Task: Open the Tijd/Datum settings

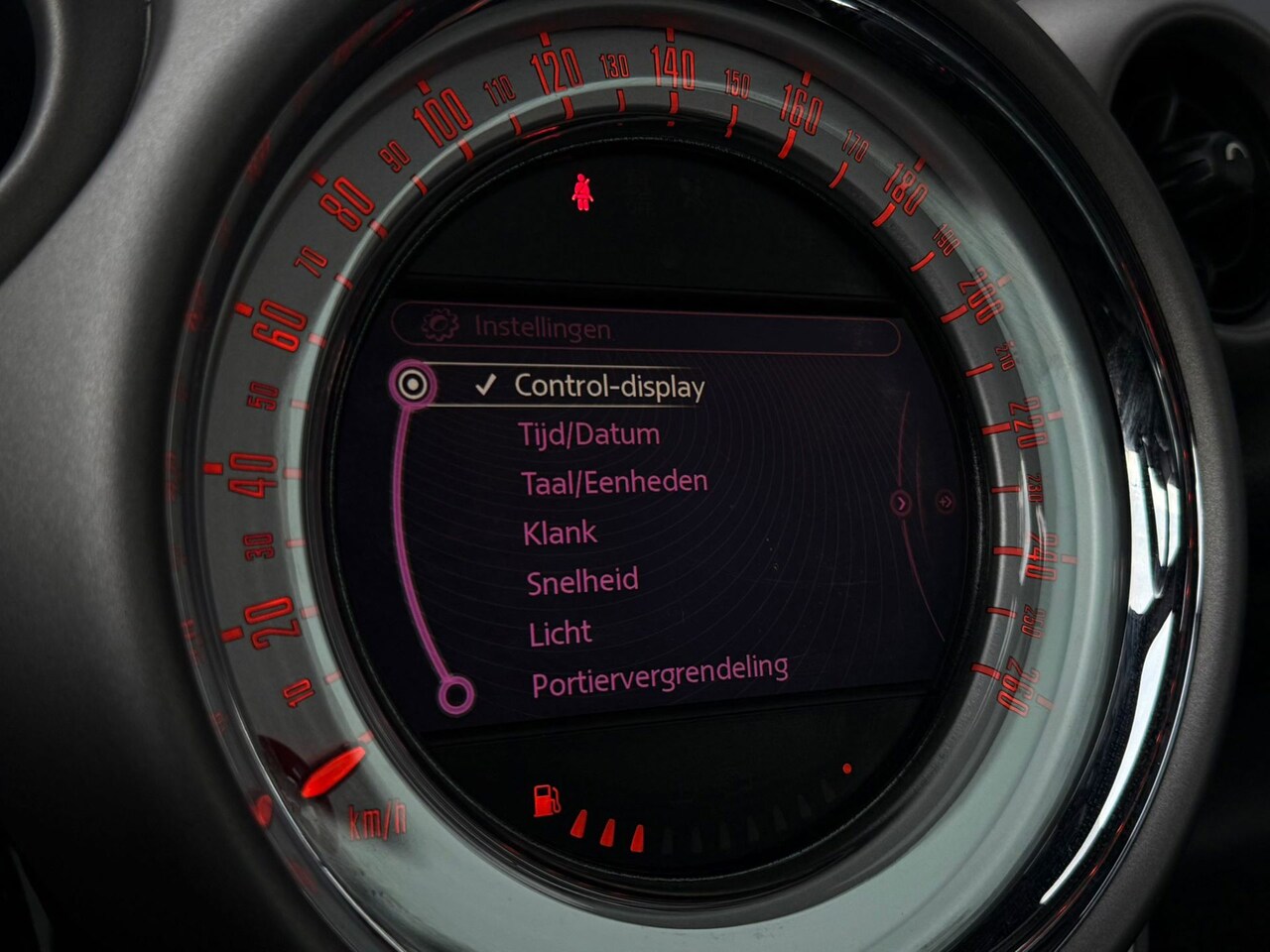Action: click(x=588, y=434)
